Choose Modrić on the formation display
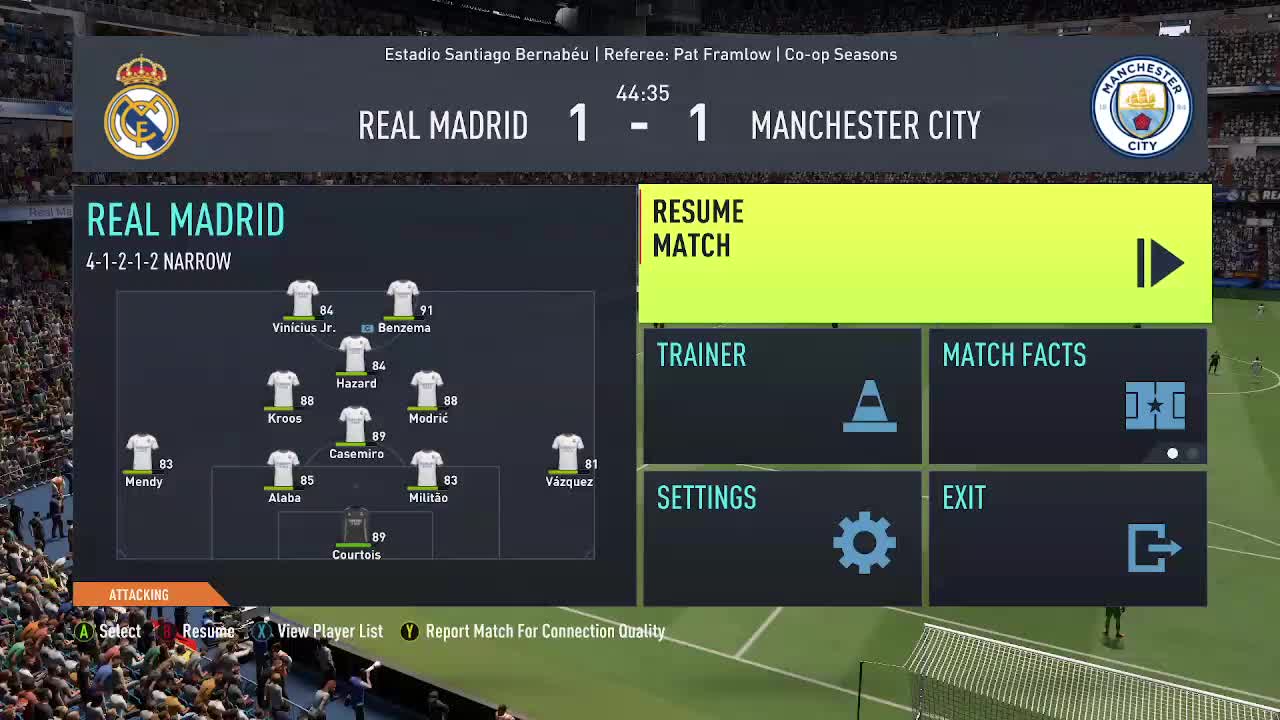 (x=427, y=395)
